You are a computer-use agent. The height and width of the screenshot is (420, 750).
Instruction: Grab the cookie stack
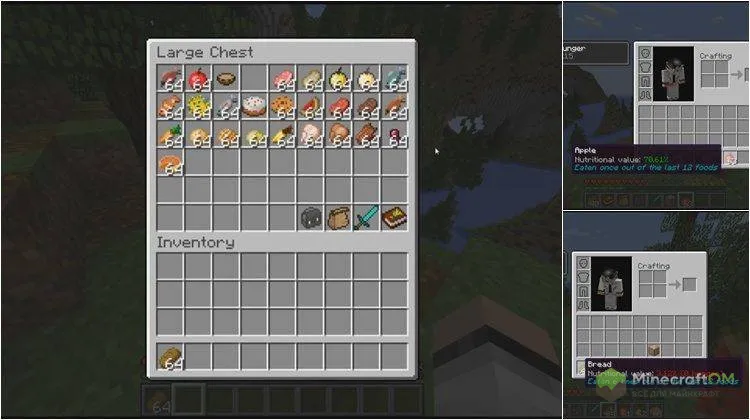tap(282, 107)
